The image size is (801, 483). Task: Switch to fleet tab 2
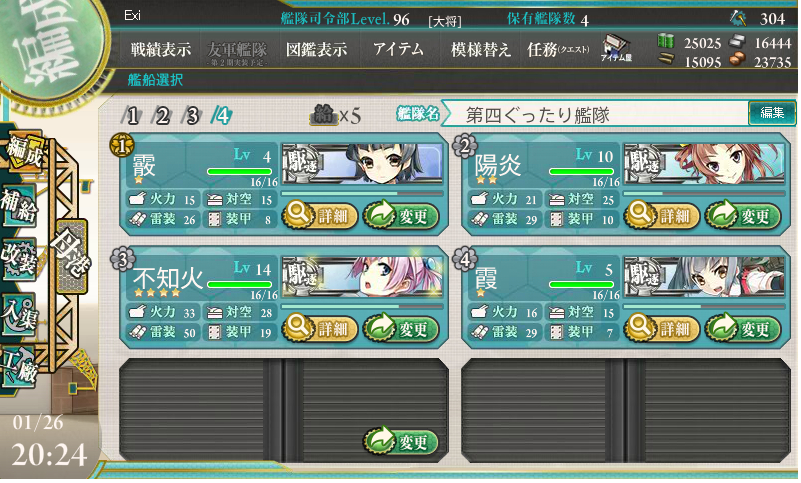(162, 115)
